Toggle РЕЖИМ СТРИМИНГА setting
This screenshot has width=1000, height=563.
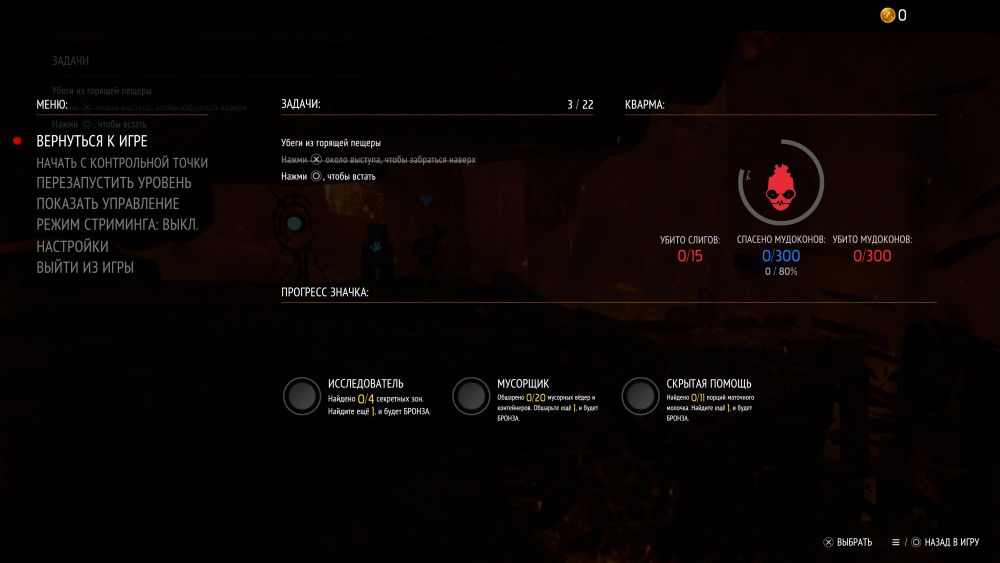117,225
